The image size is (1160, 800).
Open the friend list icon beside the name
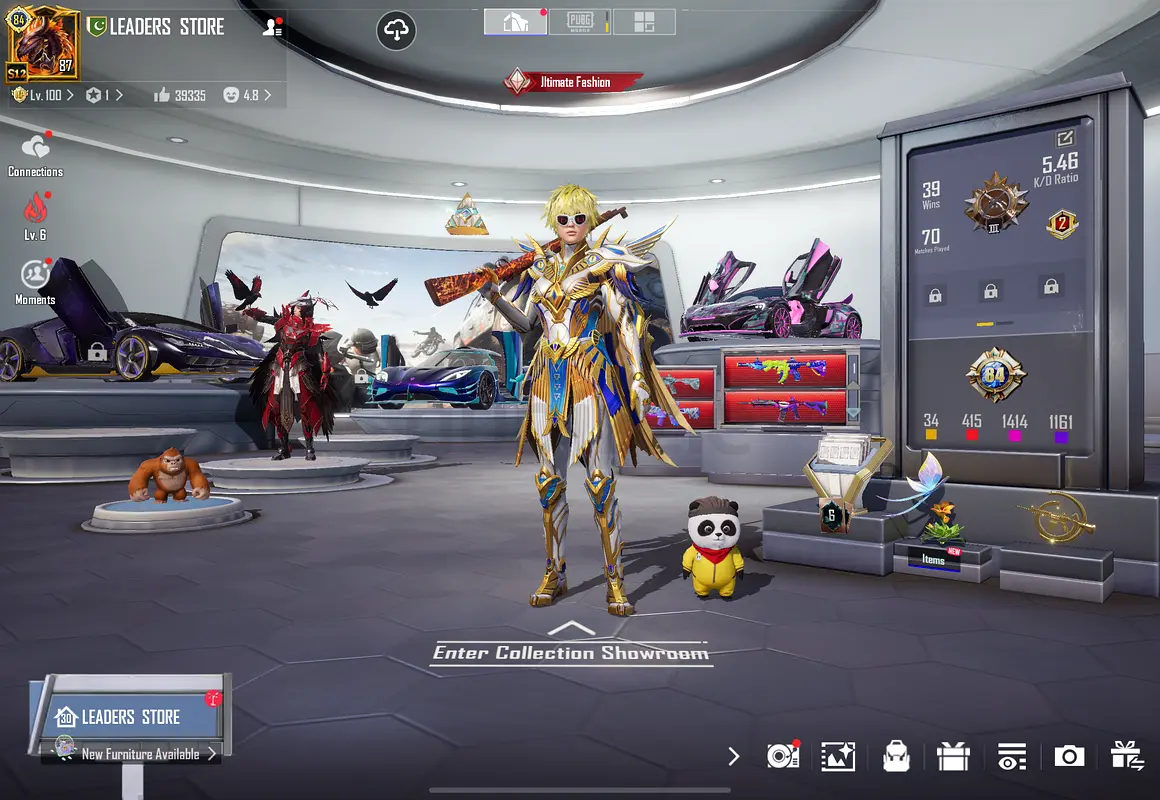(x=272, y=28)
